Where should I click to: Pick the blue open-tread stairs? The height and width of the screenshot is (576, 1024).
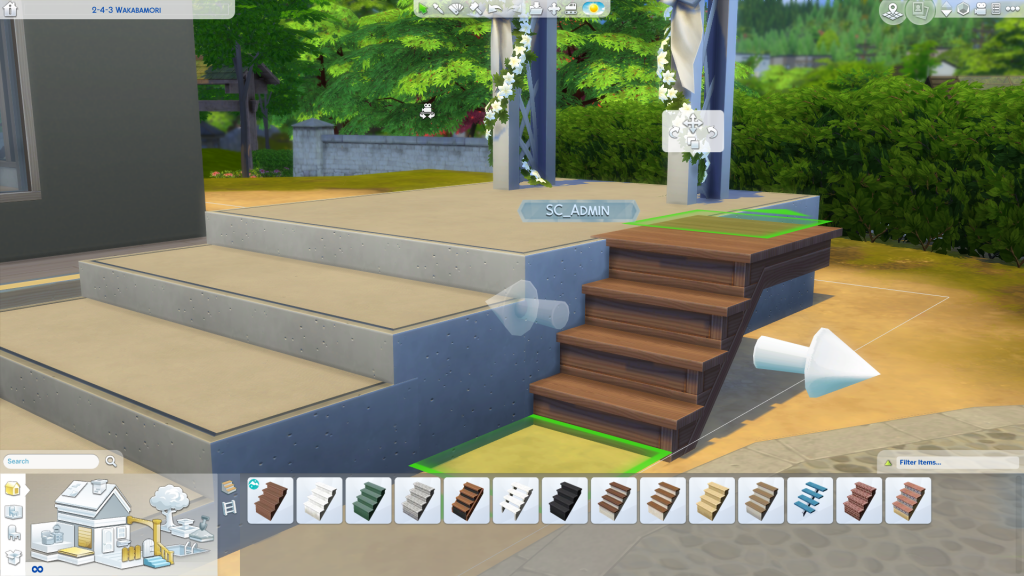[x=809, y=499]
